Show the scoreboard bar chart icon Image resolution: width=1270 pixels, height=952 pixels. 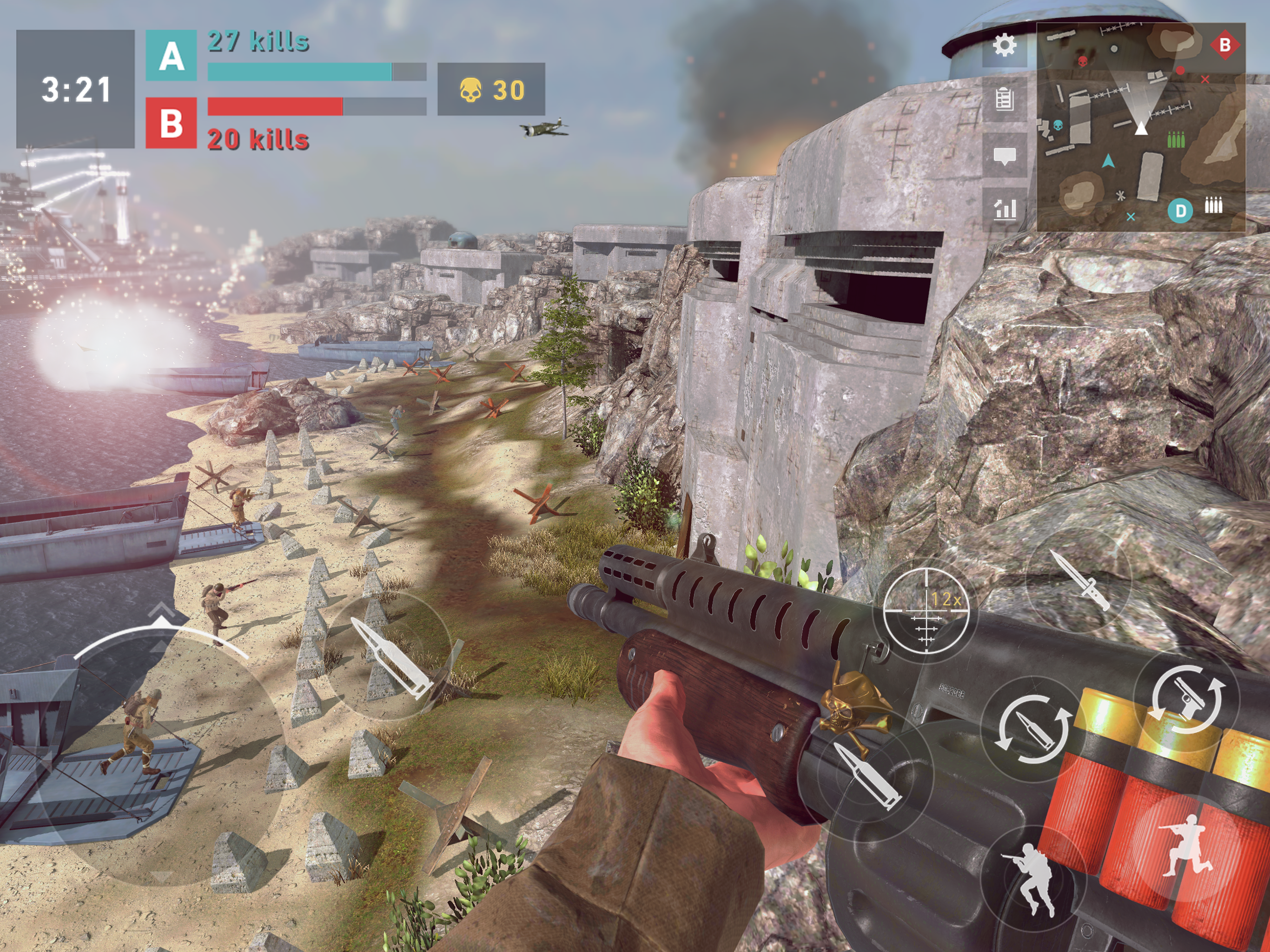(1005, 209)
